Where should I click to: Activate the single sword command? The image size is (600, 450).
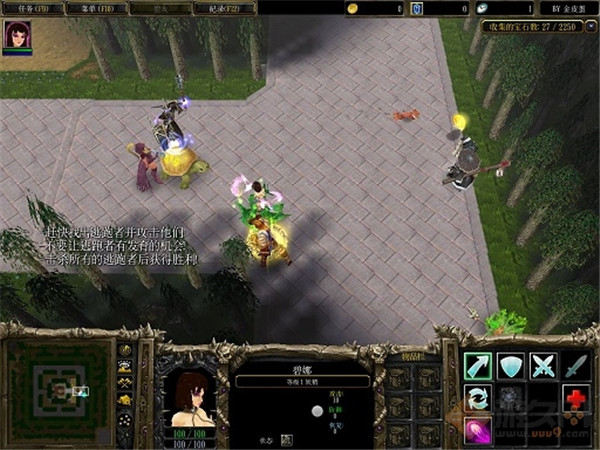pyautogui.click(x=575, y=366)
